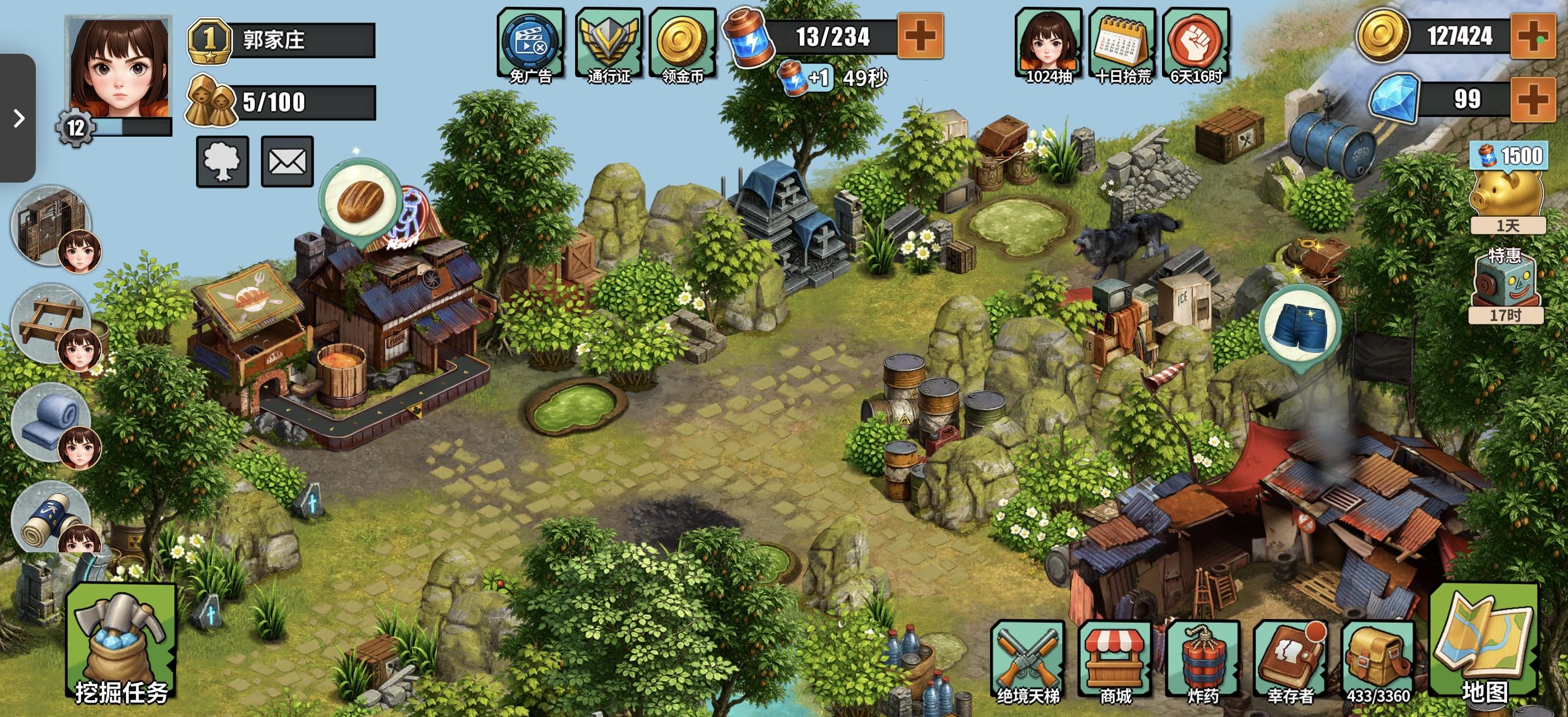Open the backpack showing 433/3360
The width and height of the screenshot is (1568, 717).
[1377, 661]
